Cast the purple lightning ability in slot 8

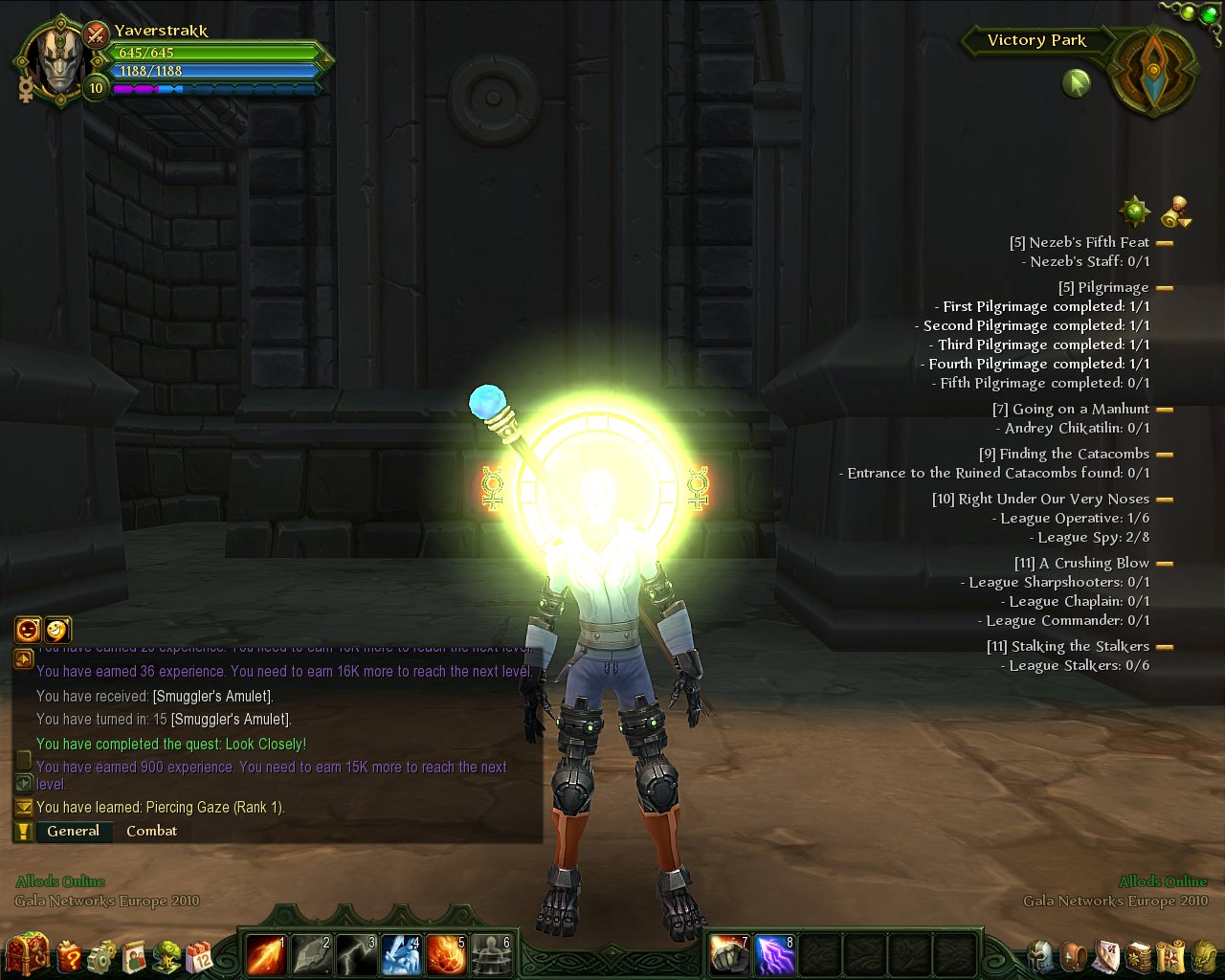click(775, 955)
